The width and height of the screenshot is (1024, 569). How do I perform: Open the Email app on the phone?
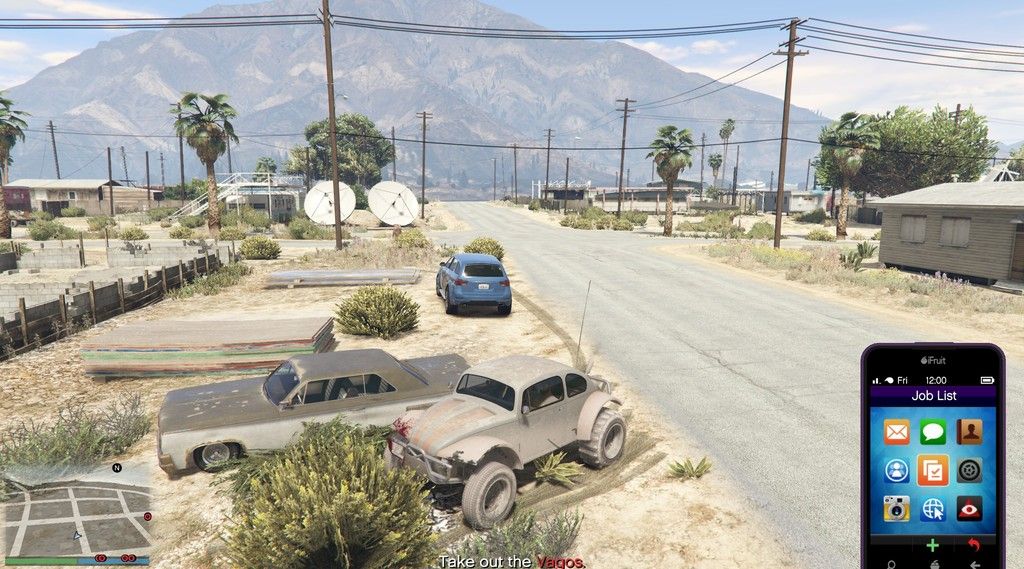[x=896, y=432]
